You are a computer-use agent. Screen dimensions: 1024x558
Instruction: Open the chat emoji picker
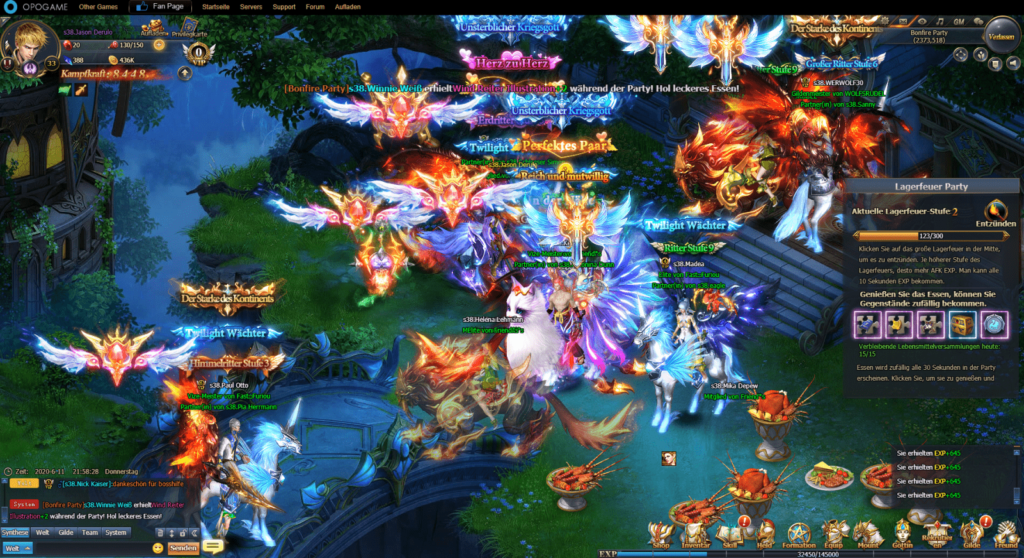click(158, 548)
